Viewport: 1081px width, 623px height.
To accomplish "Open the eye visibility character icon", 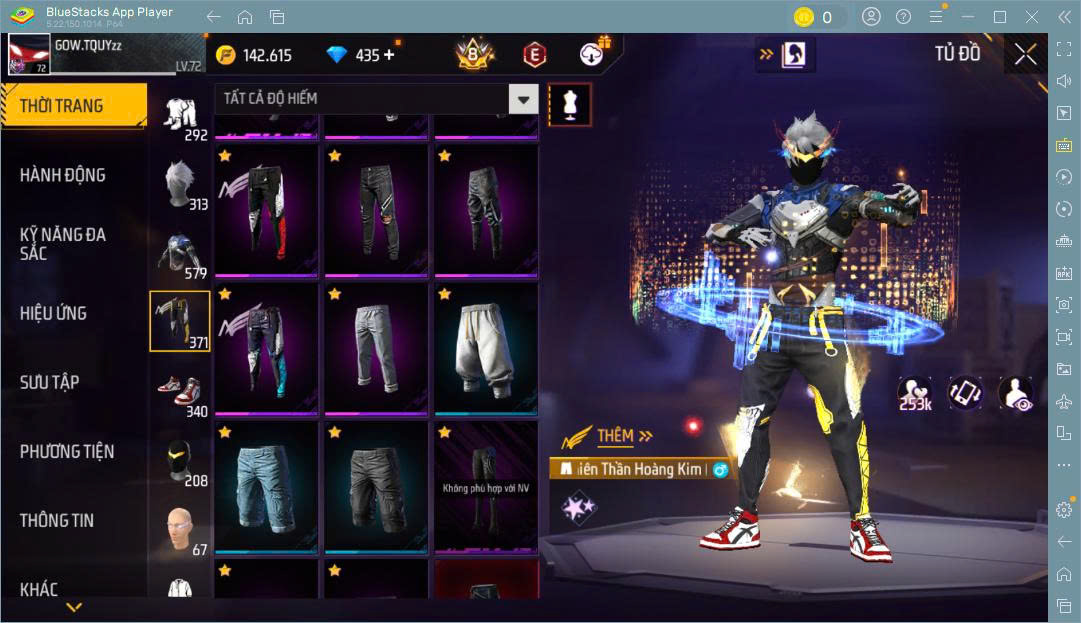I will pos(1016,392).
